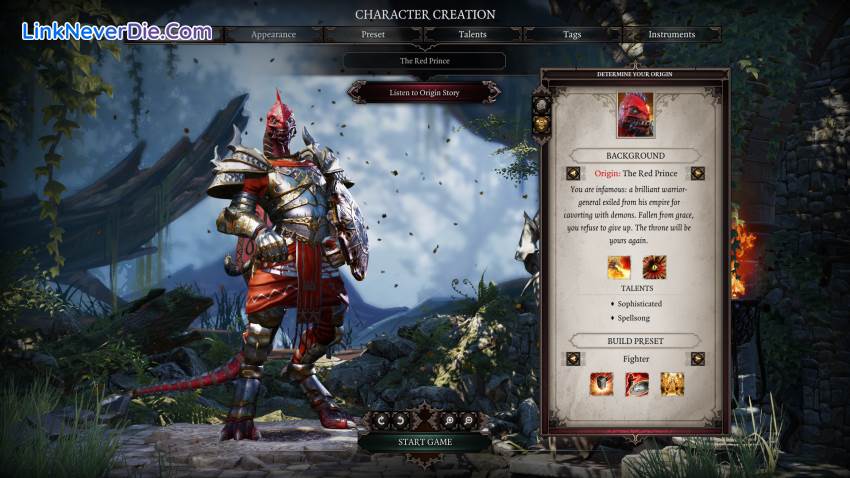Inspect the golden Fighter preset skill icon
850x478 pixels.
click(x=672, y=384)
